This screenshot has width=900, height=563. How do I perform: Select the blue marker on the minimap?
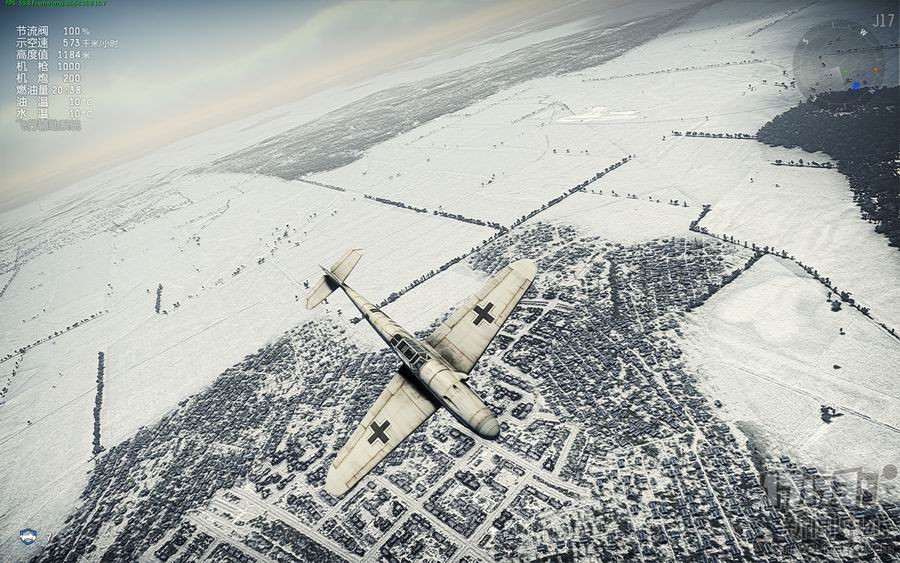[856, 85]
